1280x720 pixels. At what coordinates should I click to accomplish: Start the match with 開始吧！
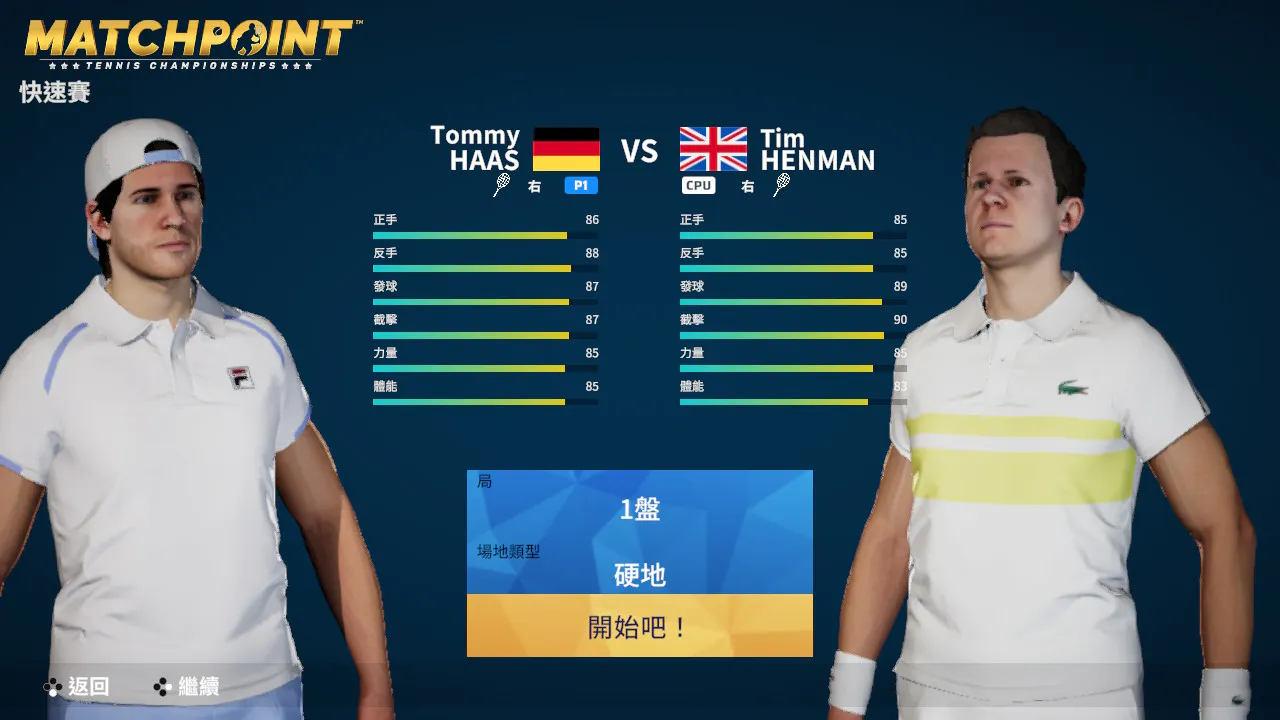pyautogui.click(x=639, y=627)
